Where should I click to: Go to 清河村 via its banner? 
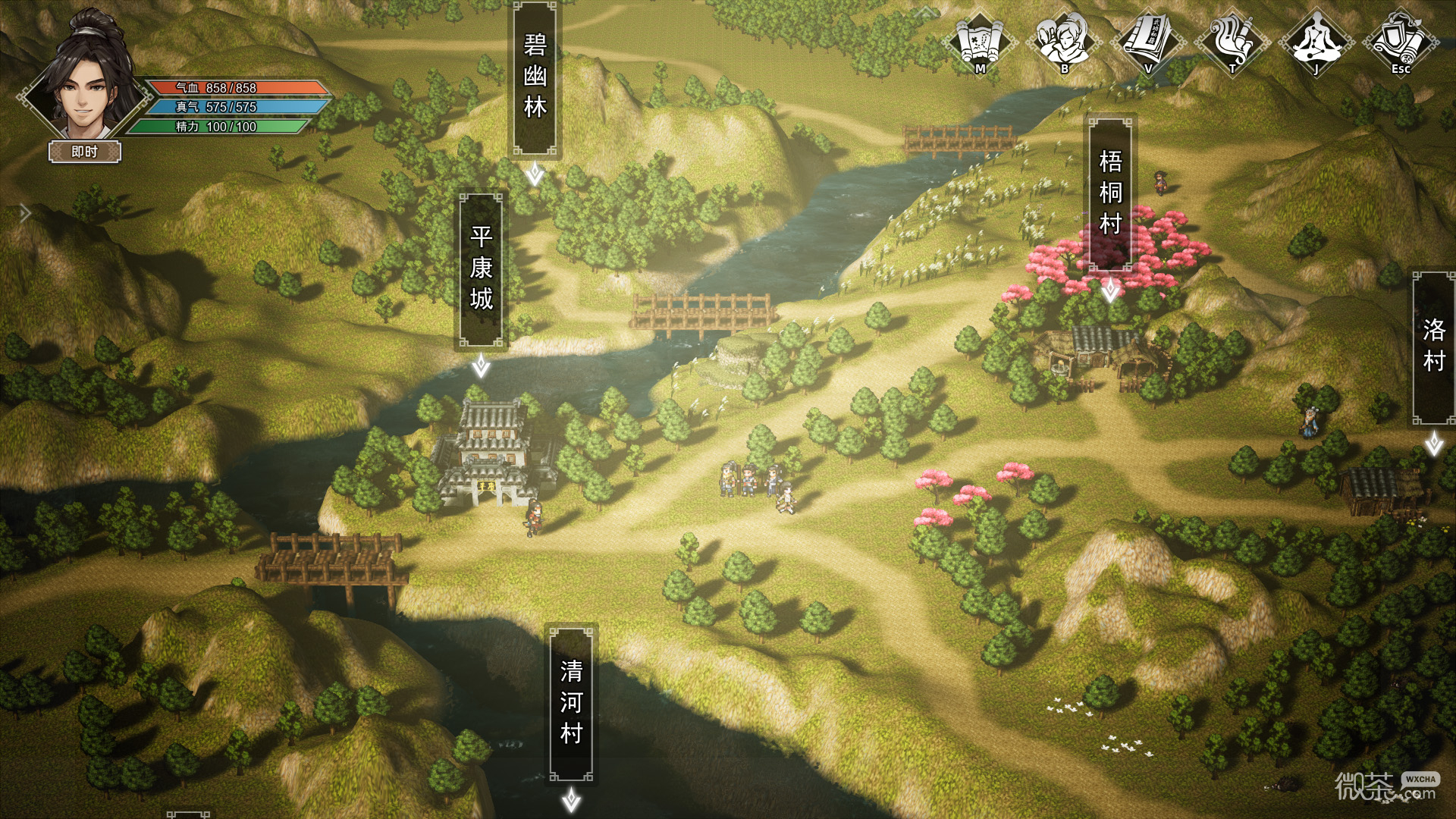[x=571, y=703]
